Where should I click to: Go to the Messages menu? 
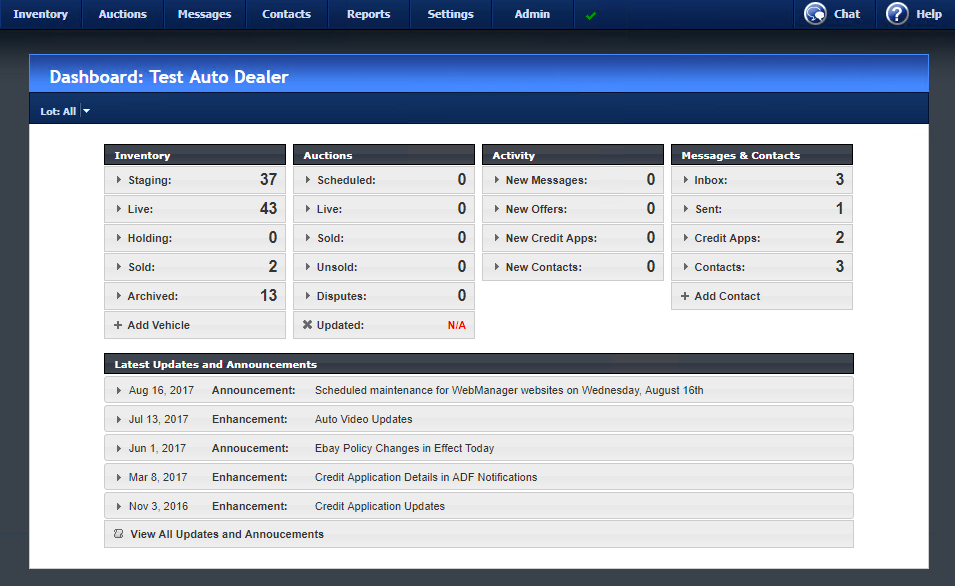(x=204, y=14)
